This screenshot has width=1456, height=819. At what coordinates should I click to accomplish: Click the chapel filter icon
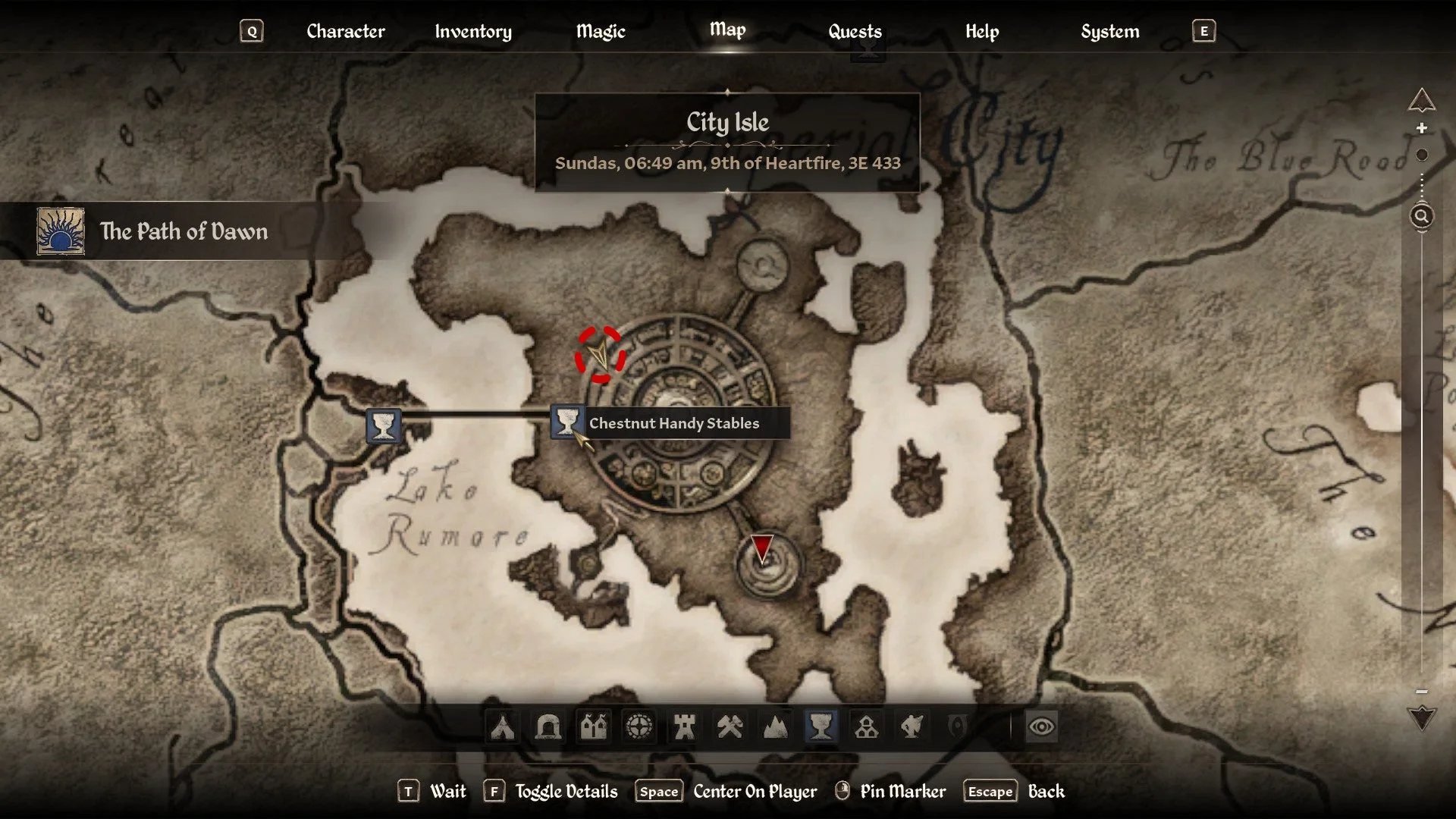(867, 726)
